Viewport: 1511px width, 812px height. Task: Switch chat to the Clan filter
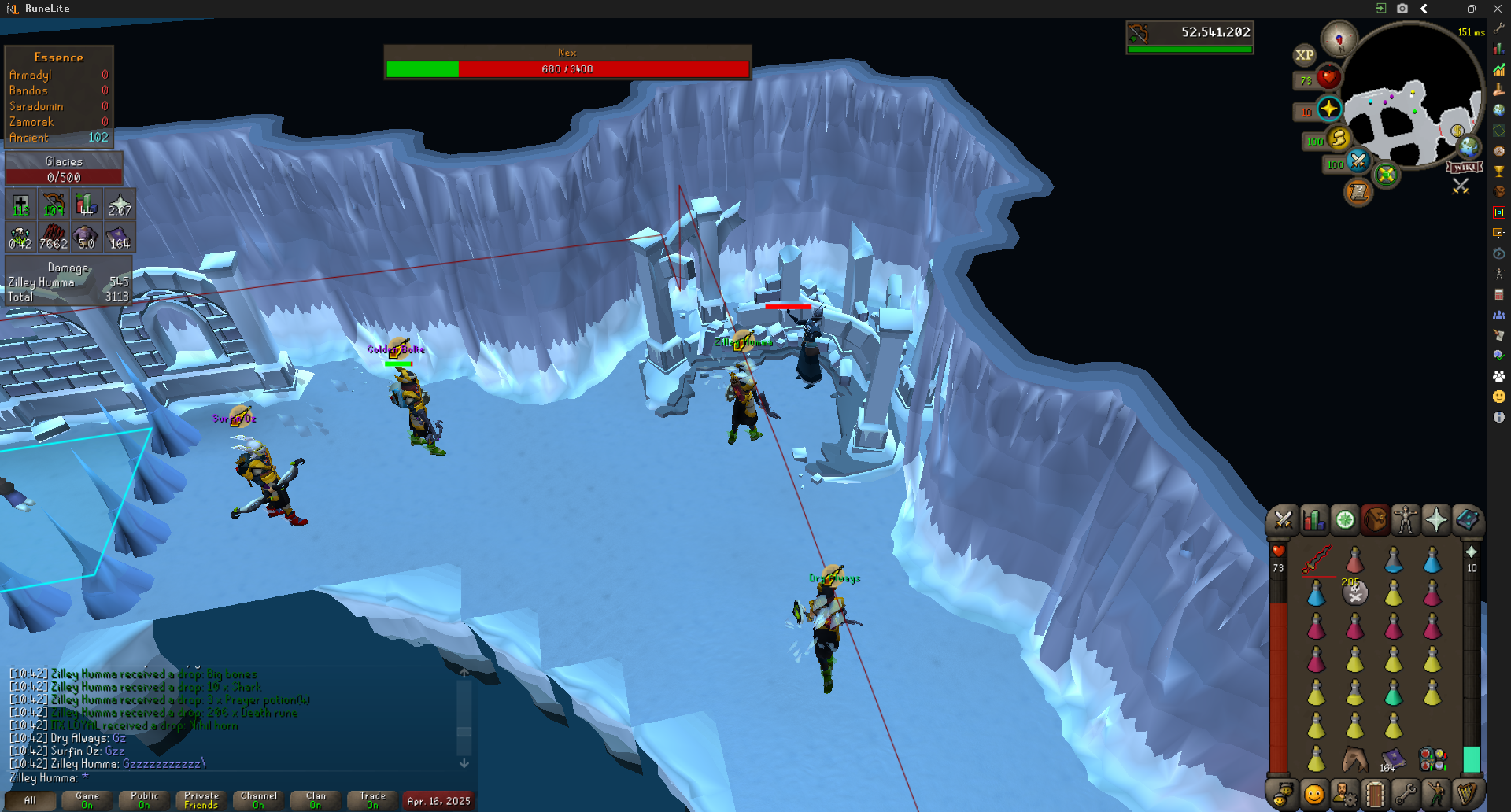pos(316,800)
